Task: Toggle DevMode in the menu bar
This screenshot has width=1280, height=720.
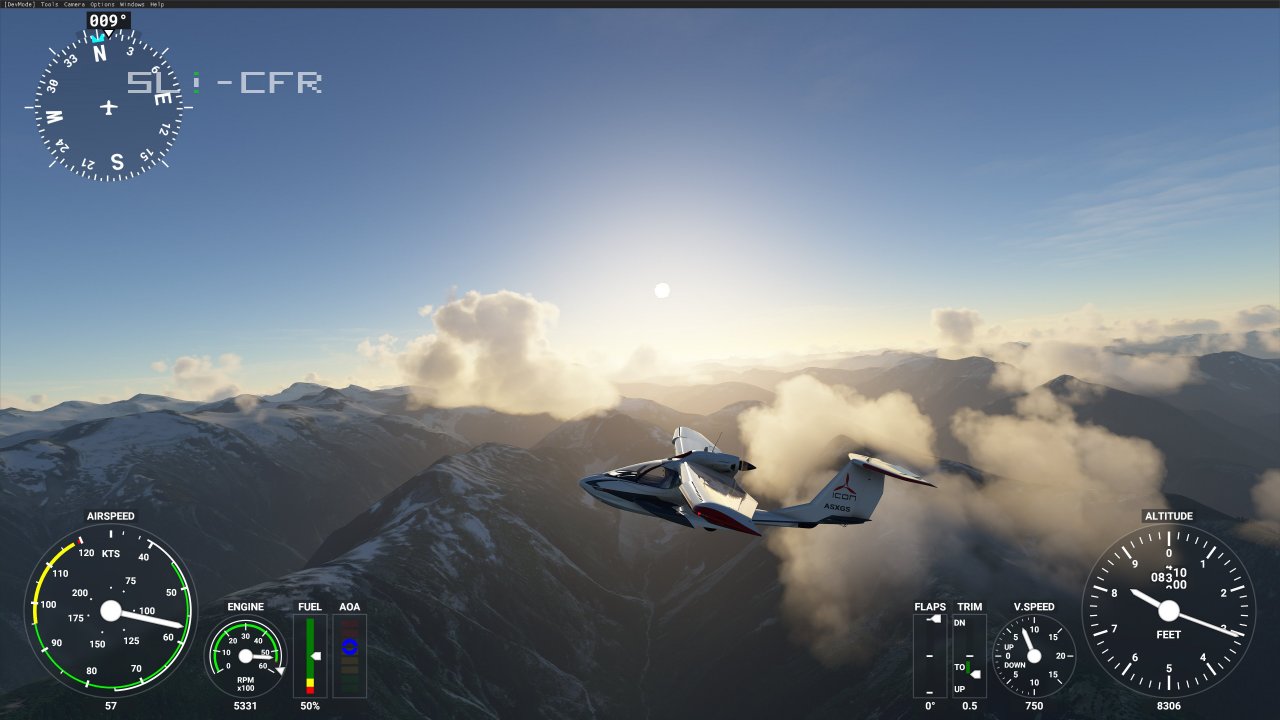Action: tap(22, 4)
